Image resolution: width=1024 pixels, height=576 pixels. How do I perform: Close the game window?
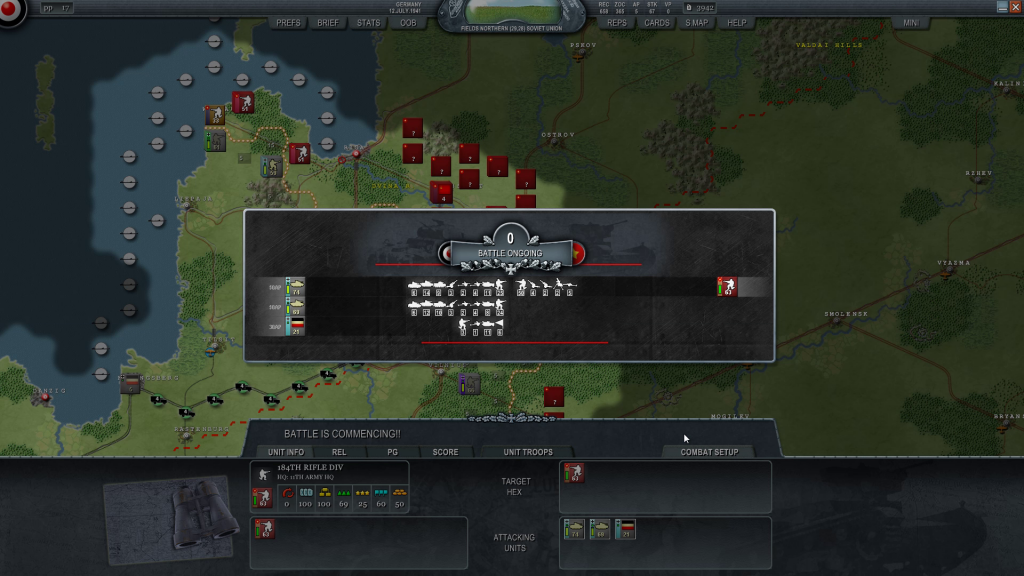click(x=1015, y=7)
